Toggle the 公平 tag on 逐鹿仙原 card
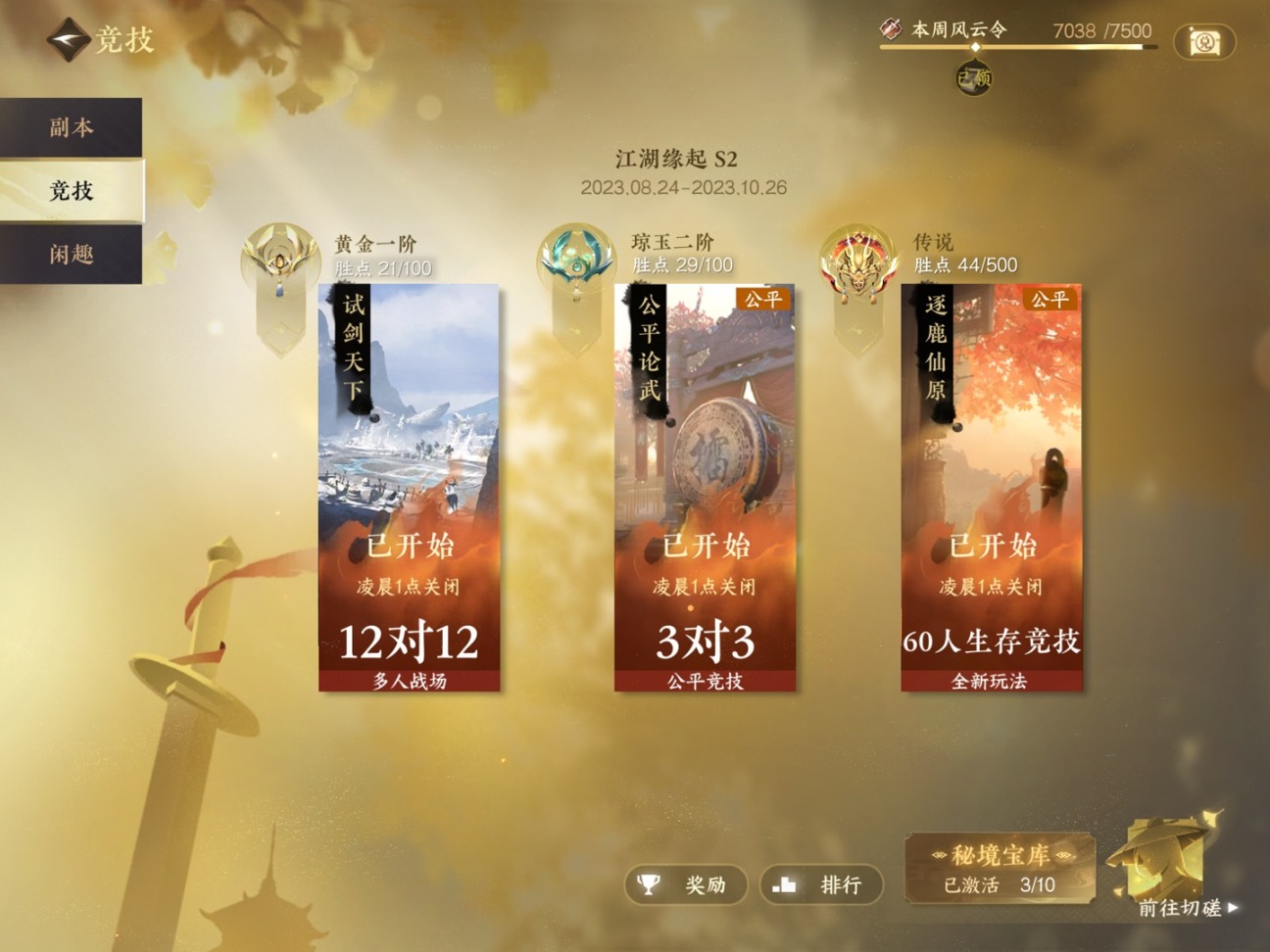The height and width of the screenshot is (952, 1270). [x=1050, y=299]
